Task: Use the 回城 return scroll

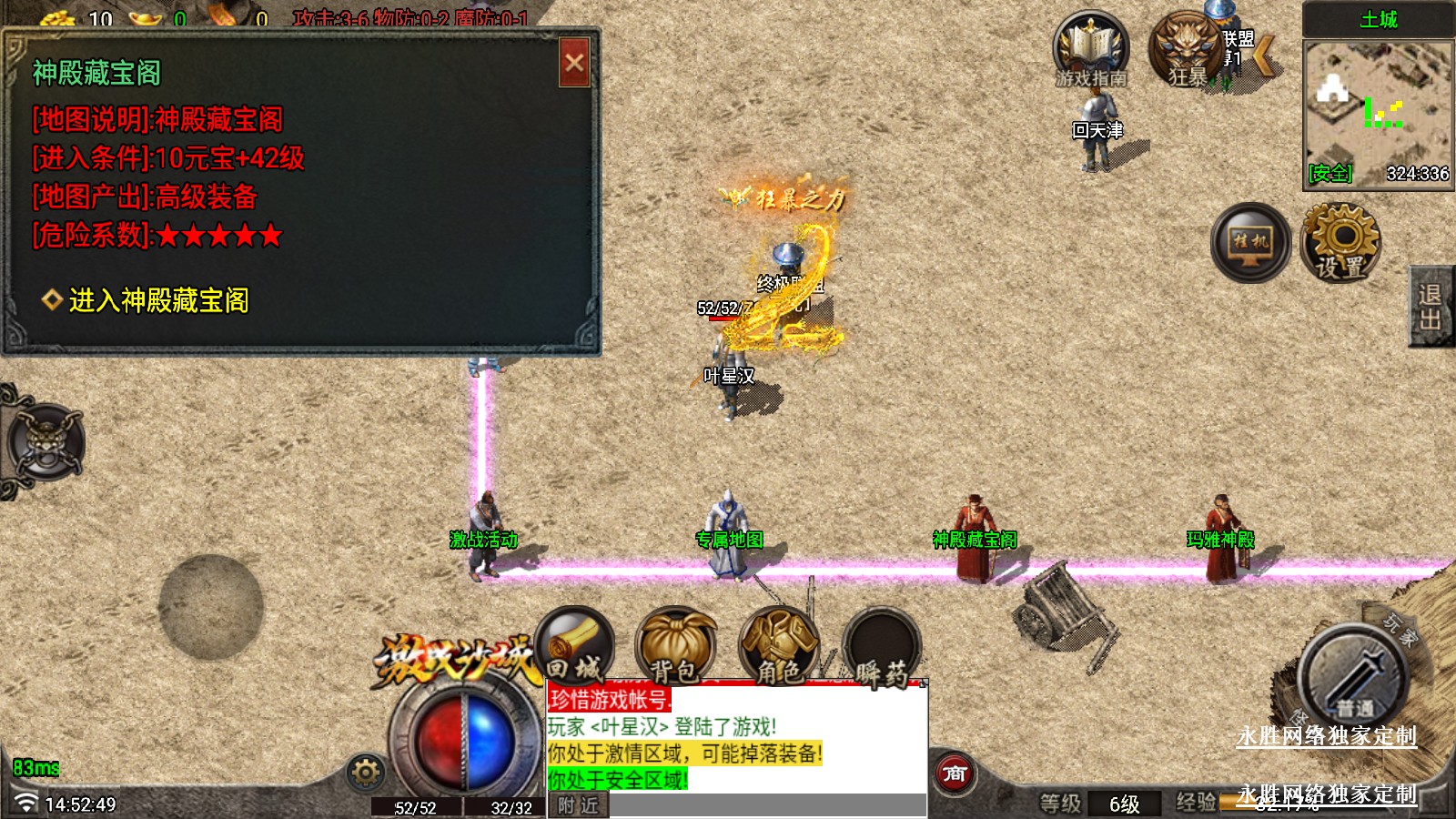Action: pyautogui.click(x=575, y=647)
